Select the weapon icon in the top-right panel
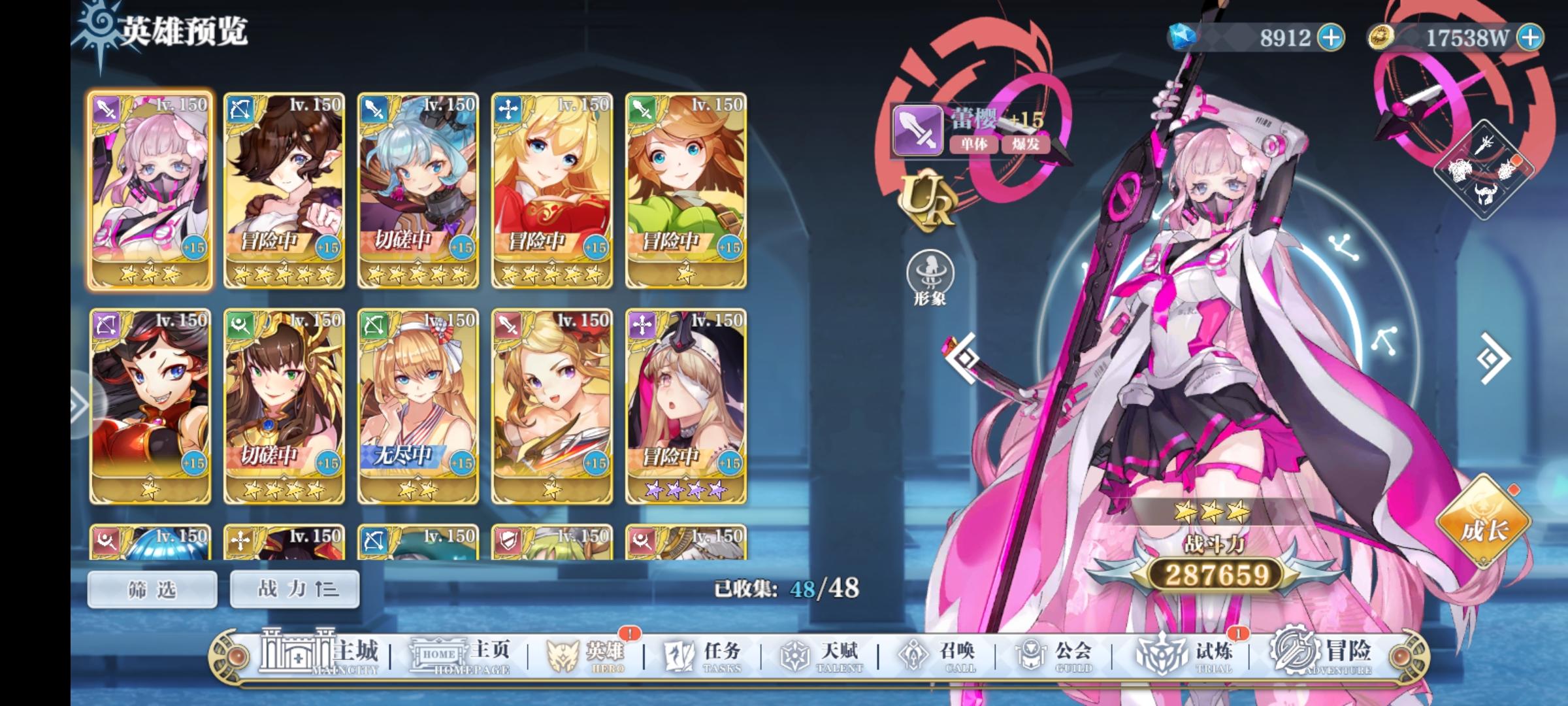Viewport: 1568px width, 706px height. click(x=1484, y=145)
